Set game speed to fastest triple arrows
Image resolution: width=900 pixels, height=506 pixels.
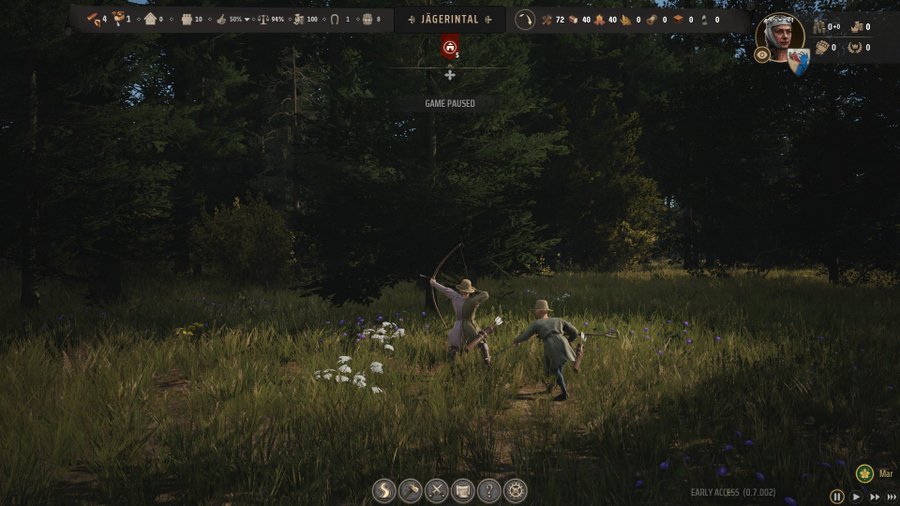(x=892, y=496)
